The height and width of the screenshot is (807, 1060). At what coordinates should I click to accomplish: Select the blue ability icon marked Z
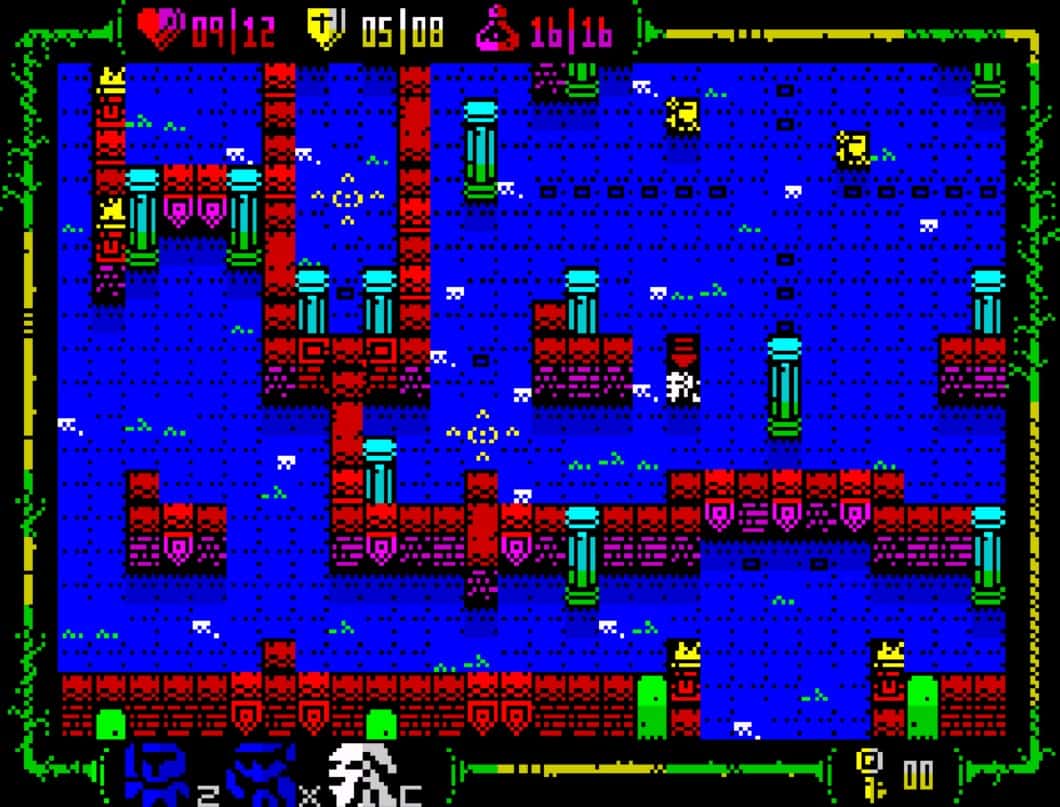click(x=159, y=775)
